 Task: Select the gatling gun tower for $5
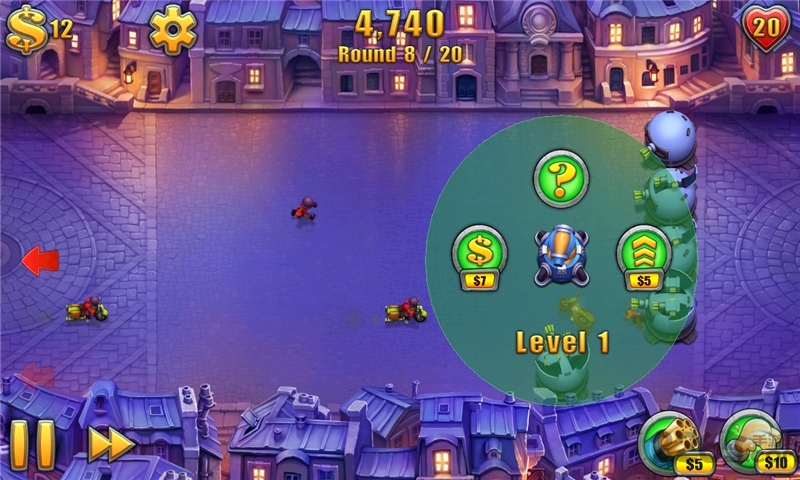[x=670, y=441]
